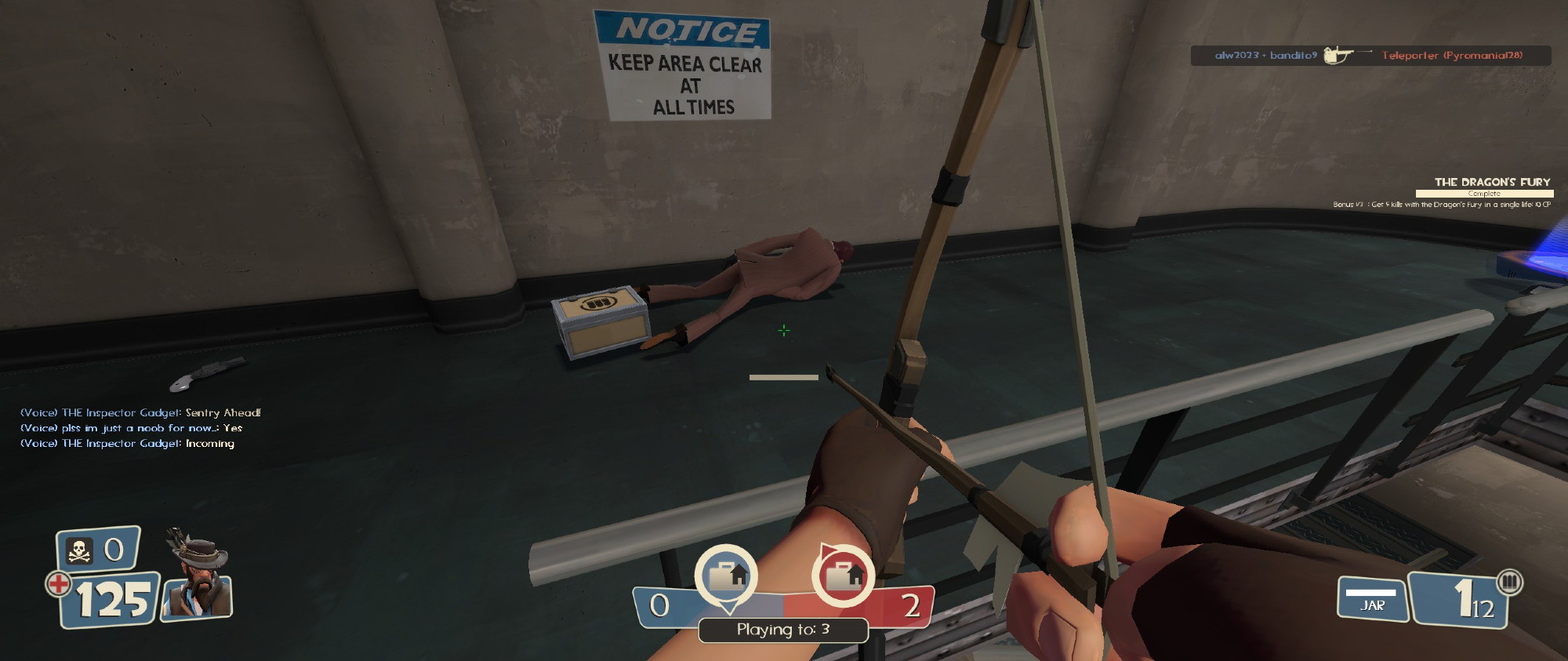The height and width of the screenshot is (661, 1568).
Task: Select the red intelligence briefcase icon
Action: 843,576
